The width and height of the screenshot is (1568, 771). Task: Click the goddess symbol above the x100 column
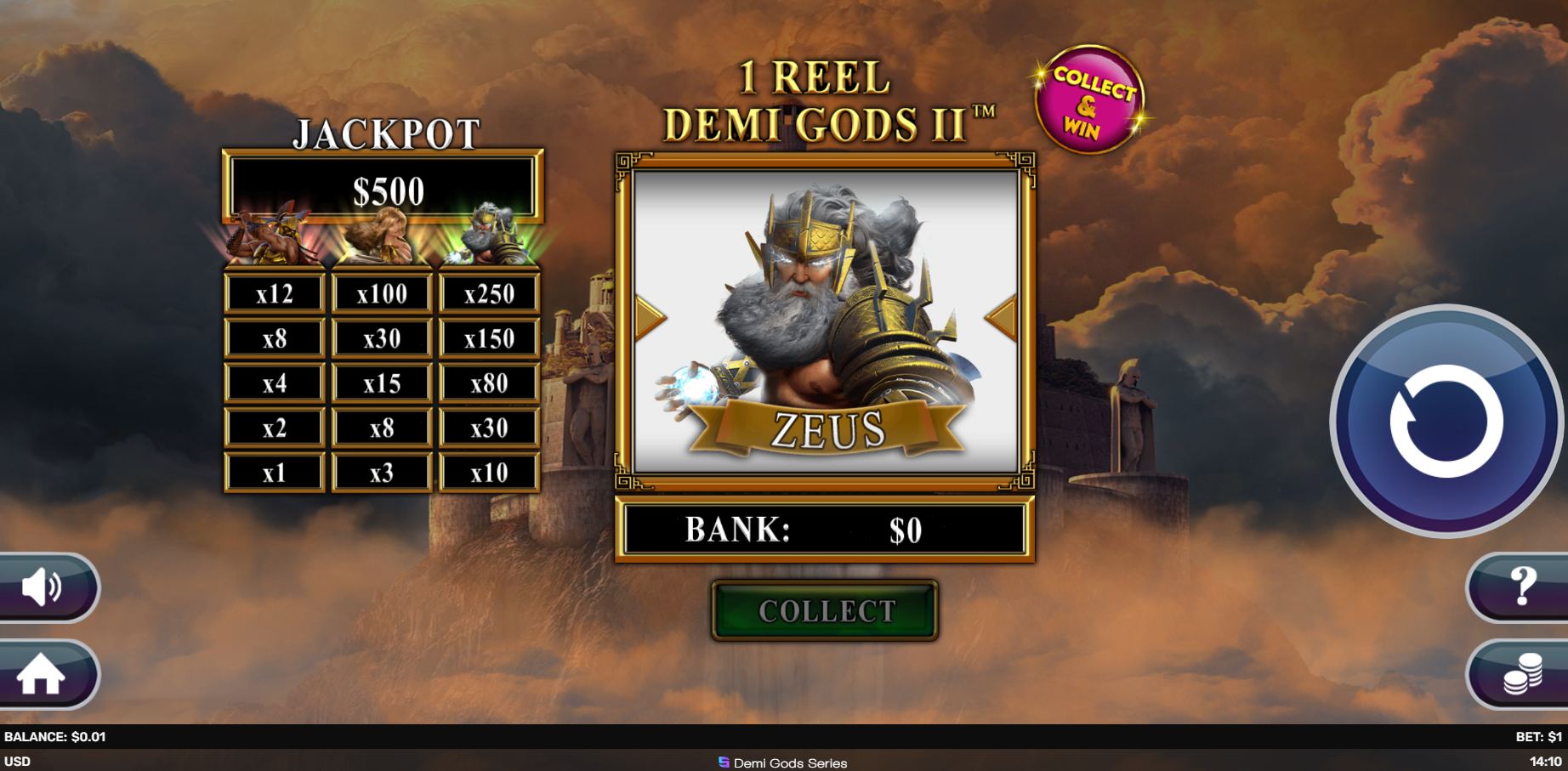pos(381,238)
